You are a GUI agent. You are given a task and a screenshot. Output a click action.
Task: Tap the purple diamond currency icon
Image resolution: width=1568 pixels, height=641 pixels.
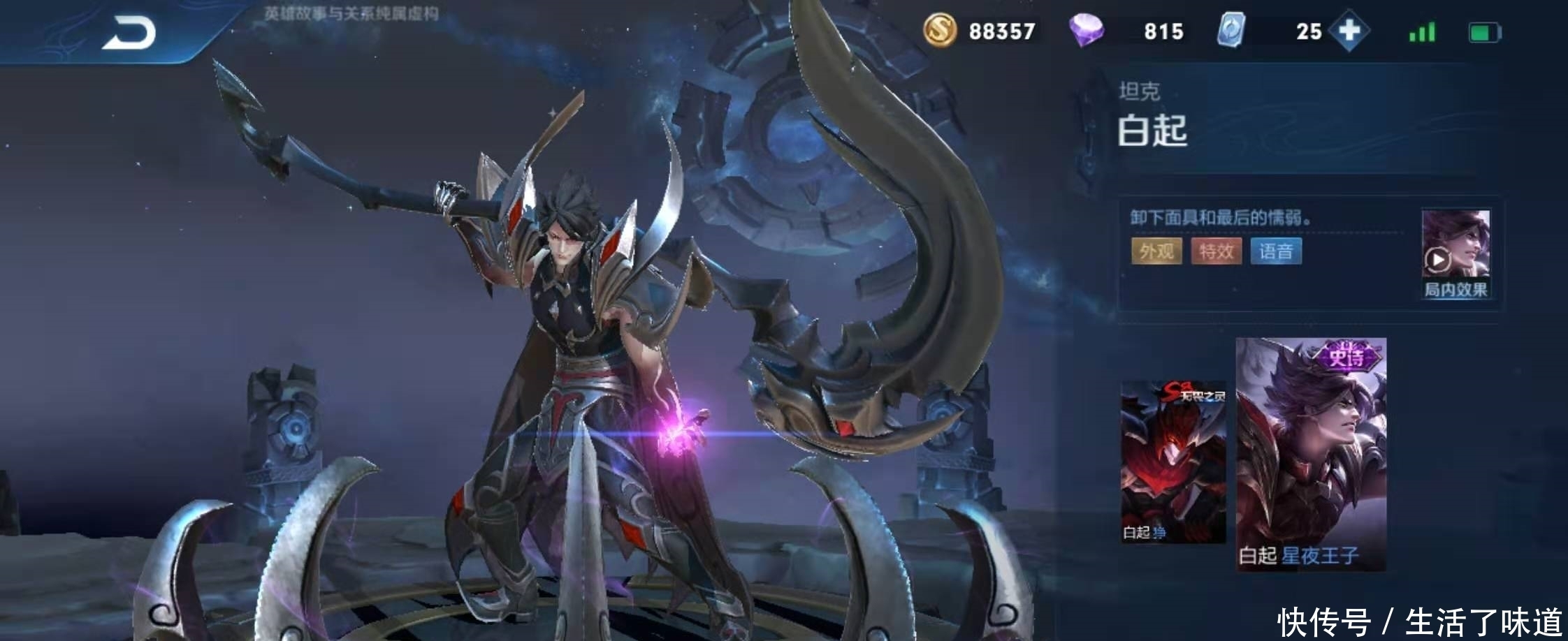pos(1086,31)
